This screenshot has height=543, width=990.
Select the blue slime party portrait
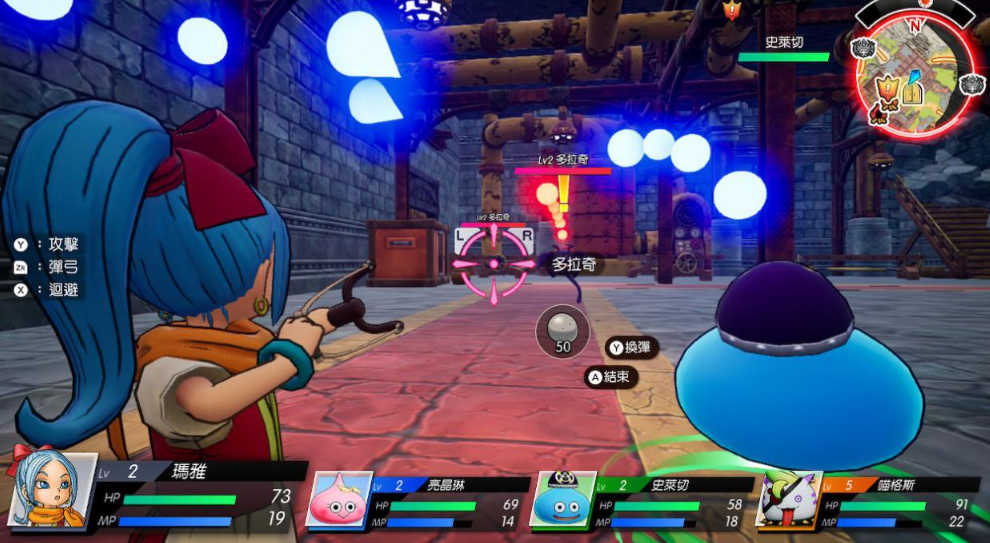pos(565,499)
